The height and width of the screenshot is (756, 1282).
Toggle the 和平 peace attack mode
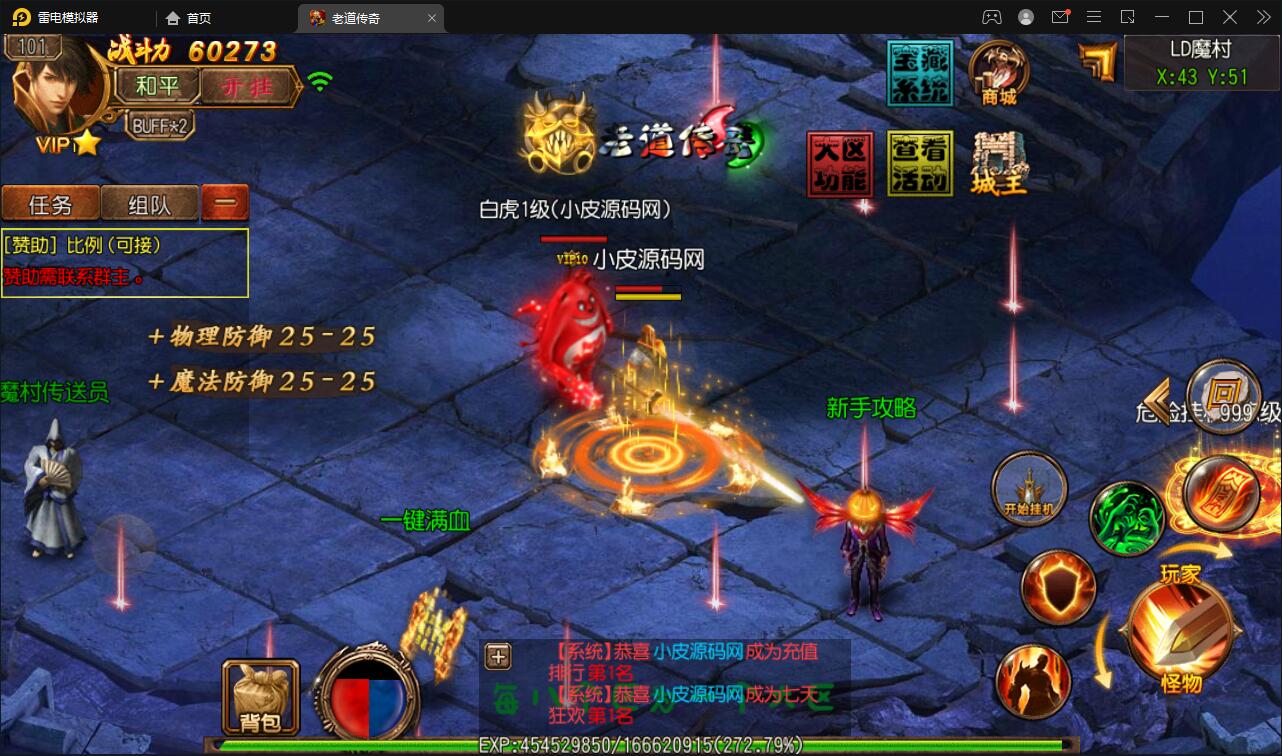point(157,87)
